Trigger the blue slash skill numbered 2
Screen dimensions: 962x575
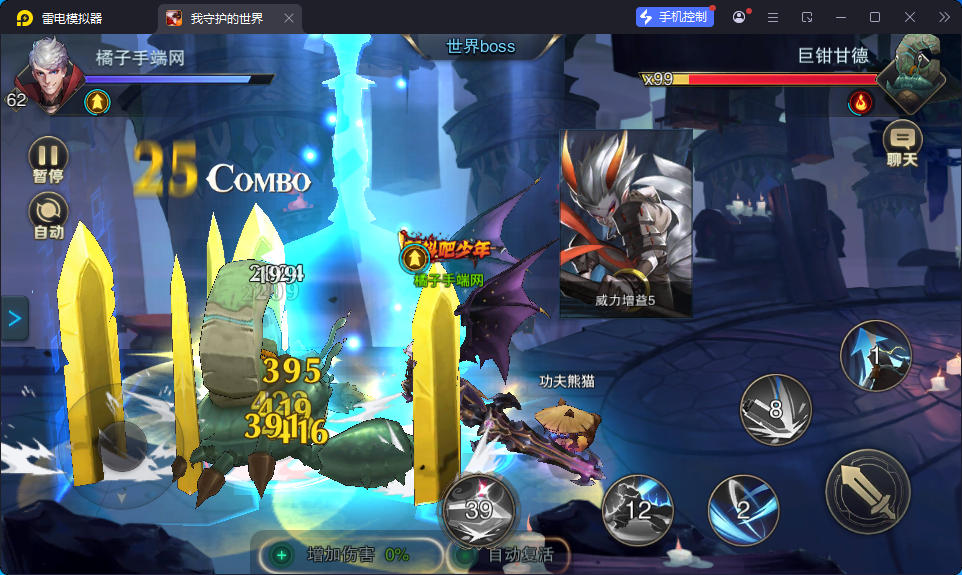pos(743,510)
